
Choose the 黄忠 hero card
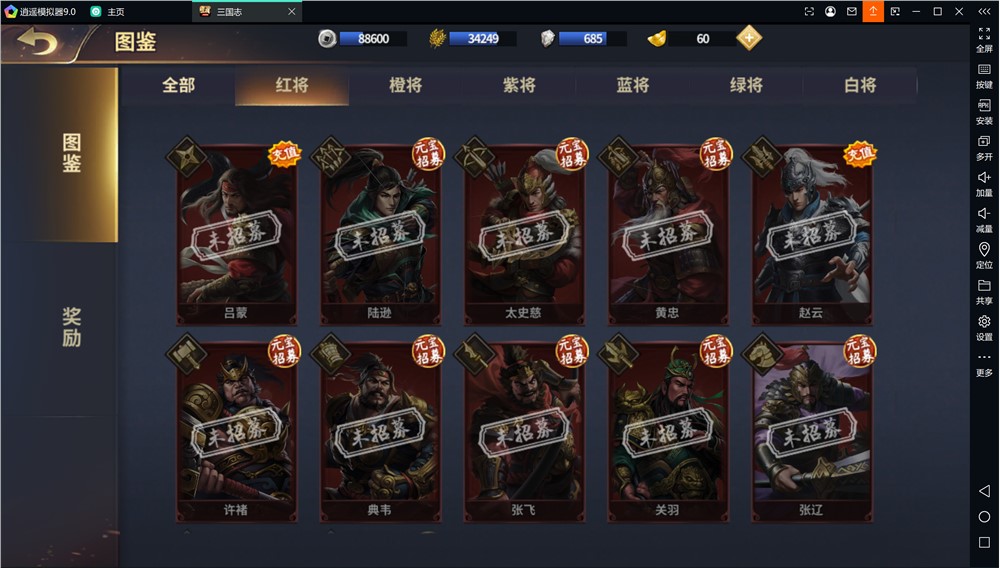[x=667, y=233]
